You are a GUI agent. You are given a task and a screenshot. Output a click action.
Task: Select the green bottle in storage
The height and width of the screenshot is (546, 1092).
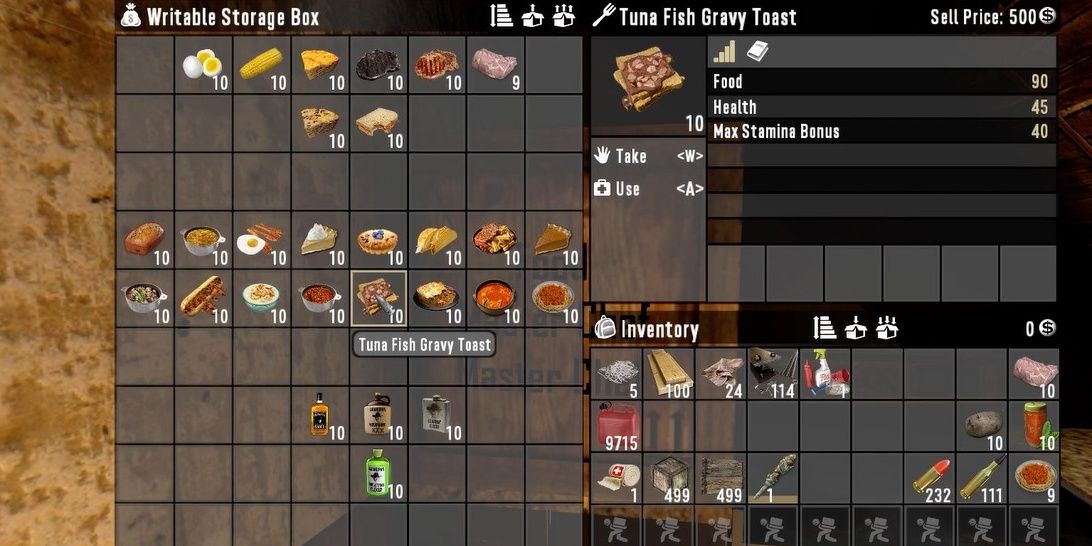click(378, 473)
